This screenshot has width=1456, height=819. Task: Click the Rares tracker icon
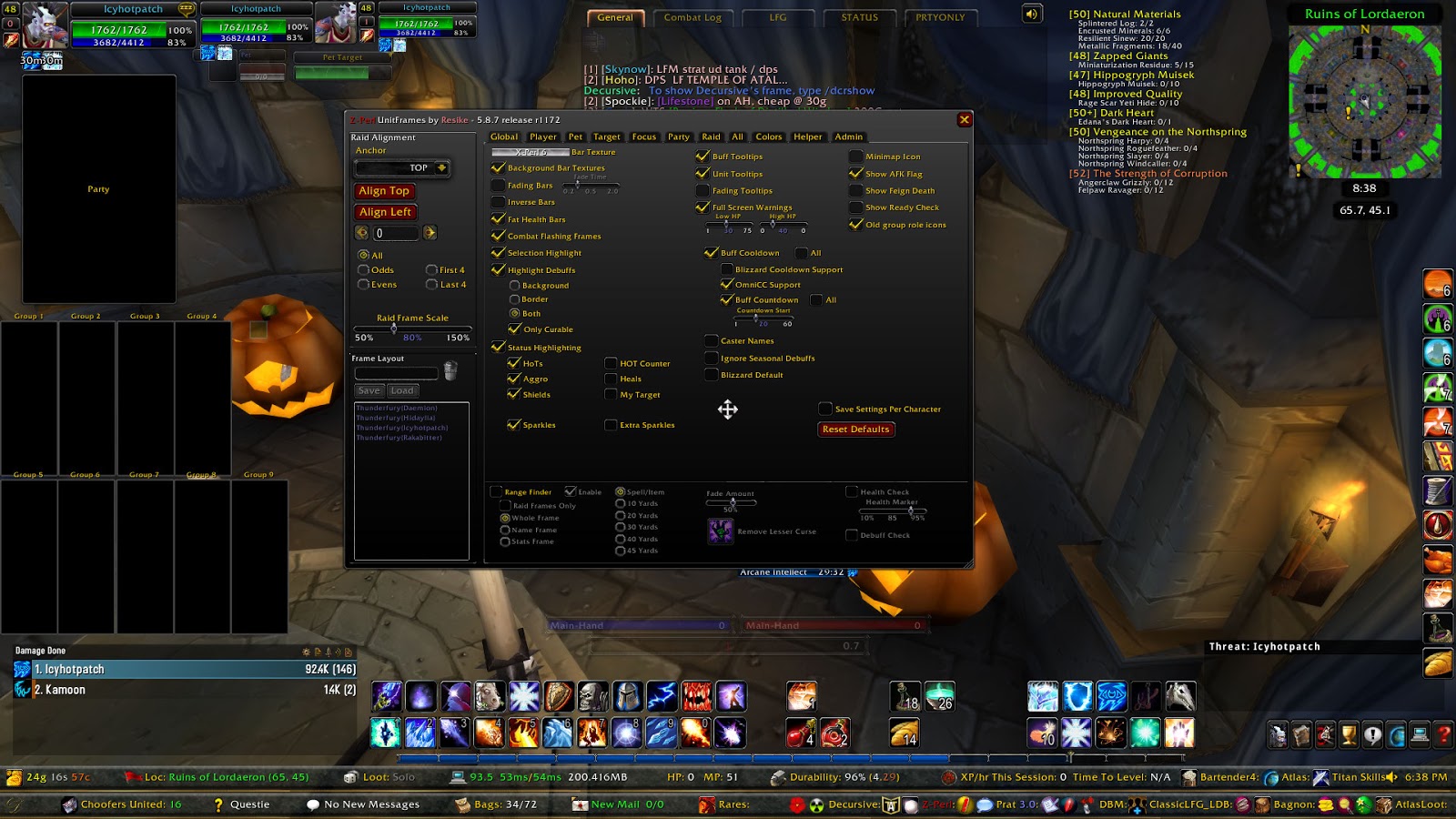click(708, 804)
